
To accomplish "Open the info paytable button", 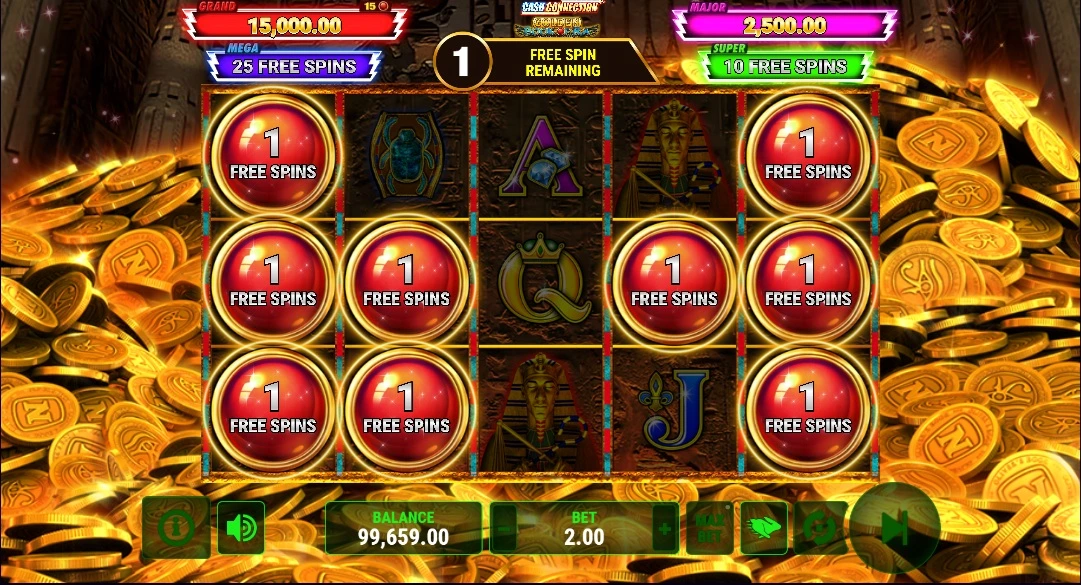I will click(175, 526).
